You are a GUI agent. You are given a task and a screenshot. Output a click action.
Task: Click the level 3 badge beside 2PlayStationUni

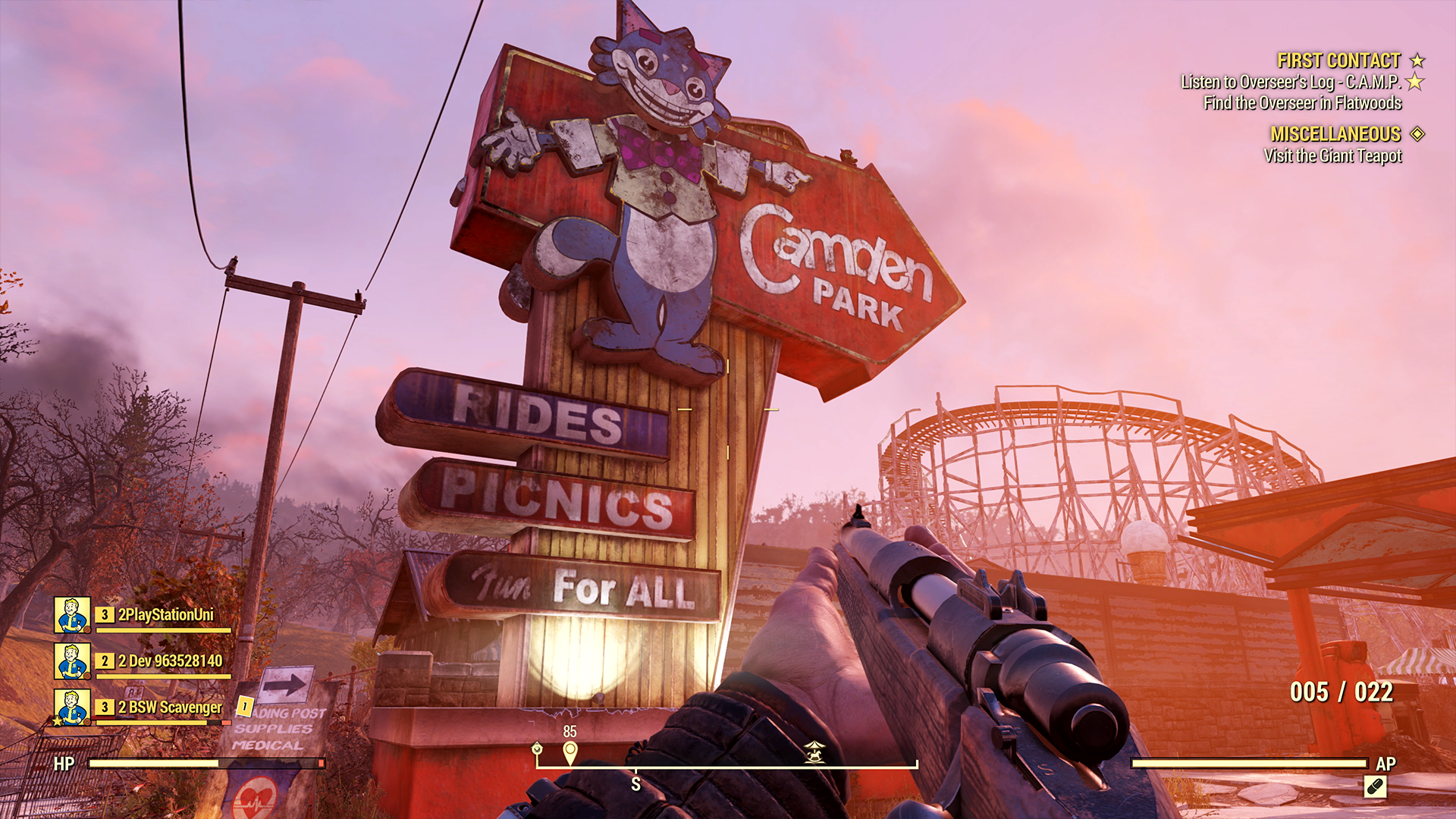pos(105,614)
